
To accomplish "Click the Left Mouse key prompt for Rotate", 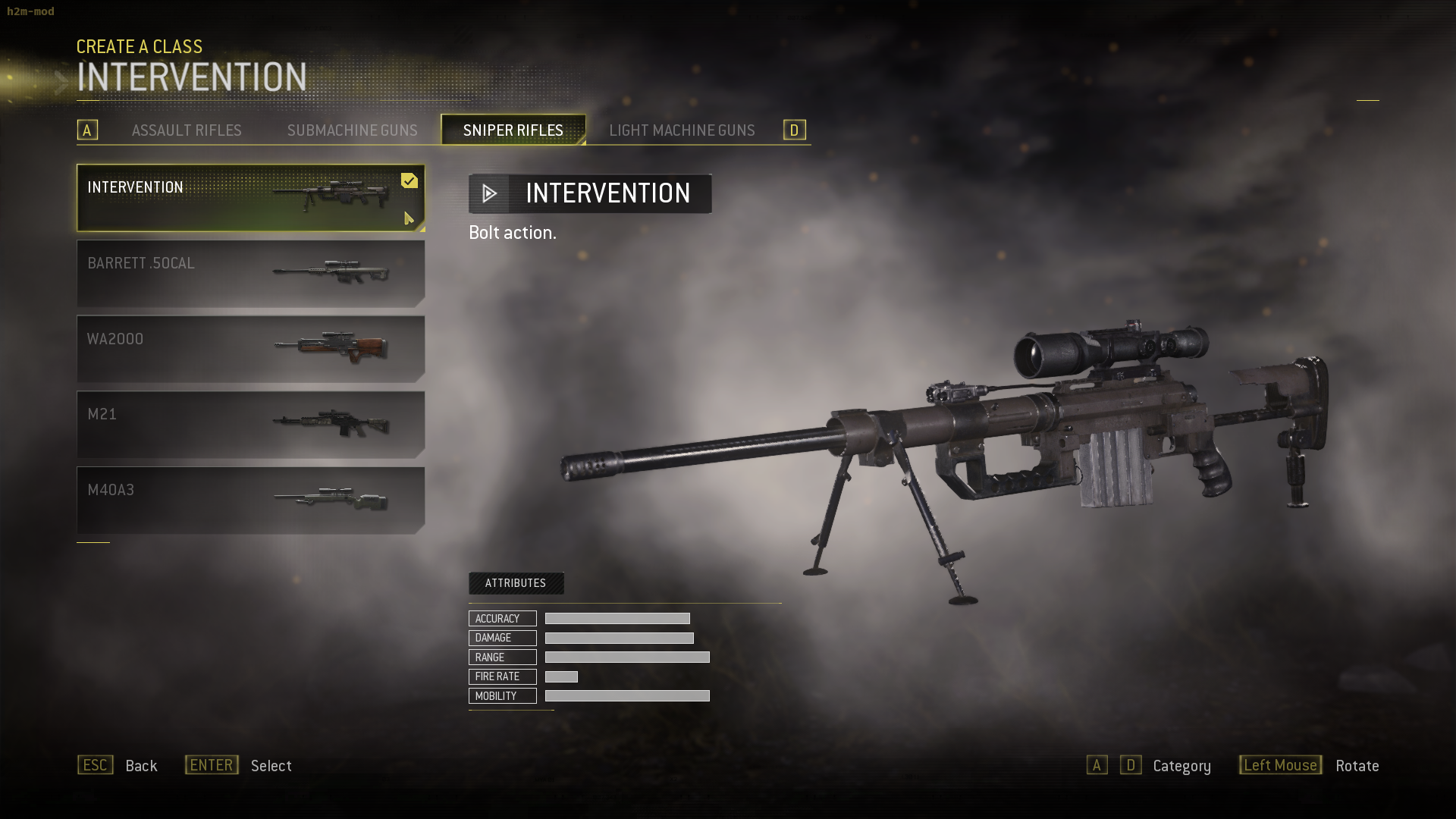I will (1280, 765).
